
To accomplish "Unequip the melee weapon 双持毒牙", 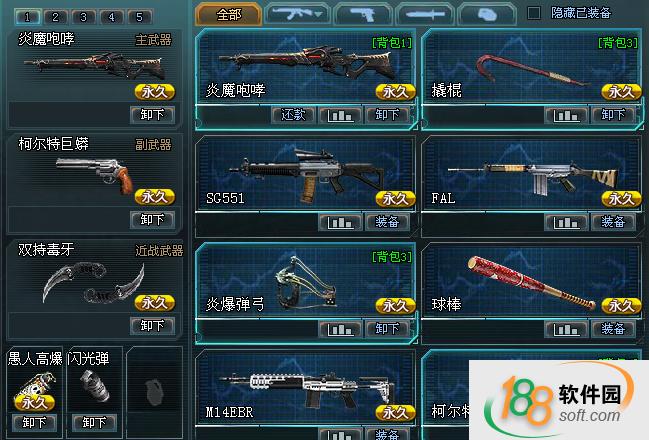I will [x=152, y=325].
